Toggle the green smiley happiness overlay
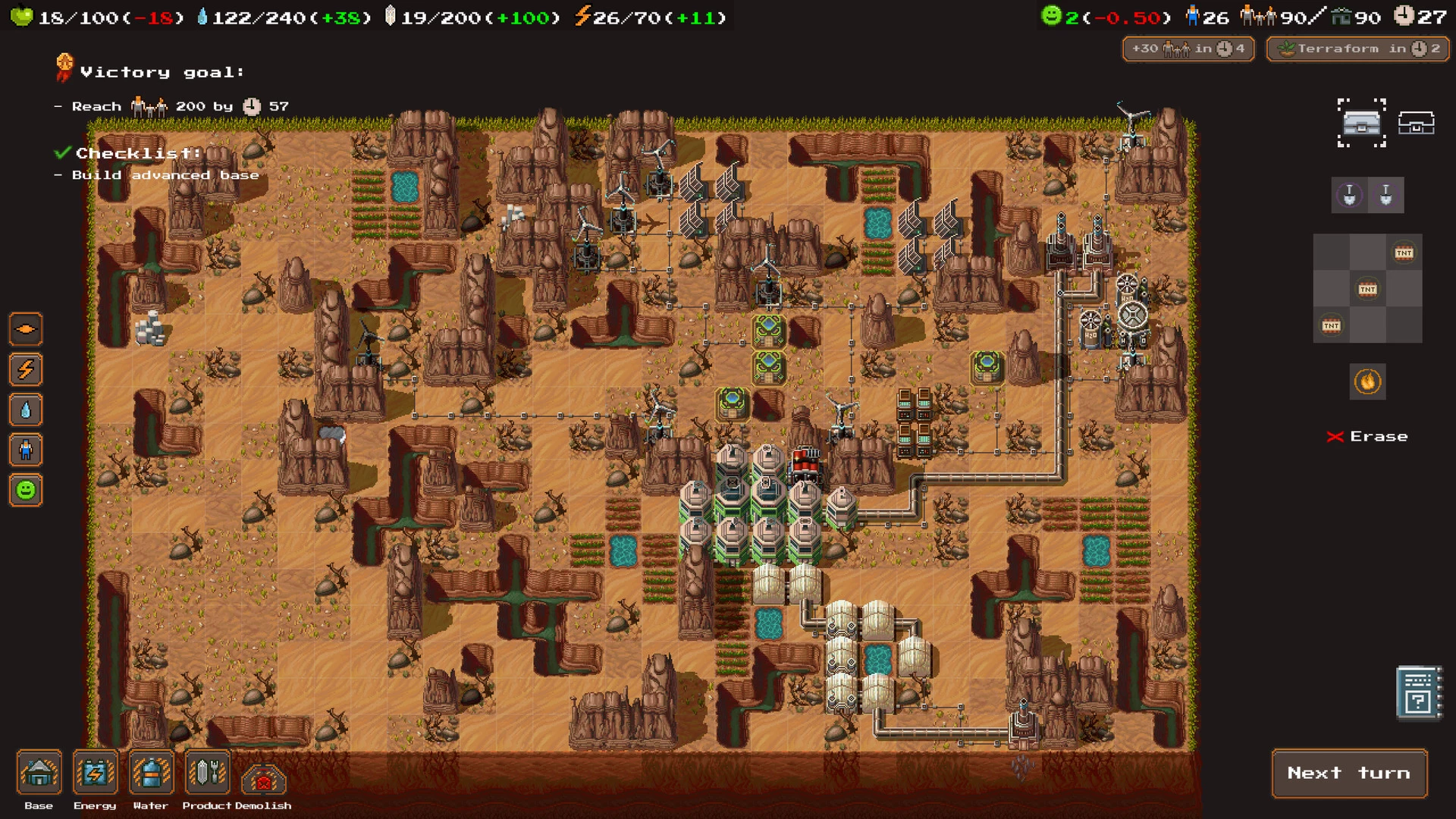The width and height of the screenshot is (1456, 819). click(26, 491)
